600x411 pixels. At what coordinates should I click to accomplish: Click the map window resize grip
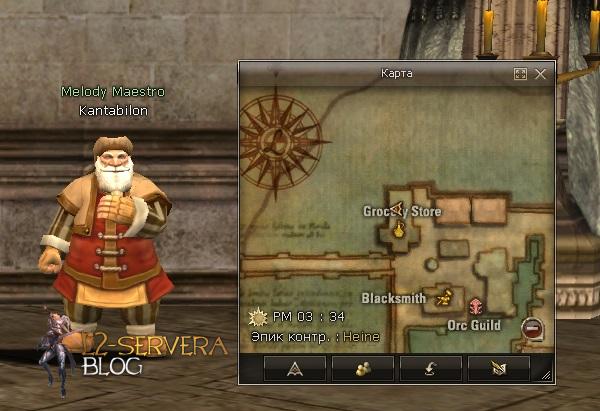[x=546, y=376]
